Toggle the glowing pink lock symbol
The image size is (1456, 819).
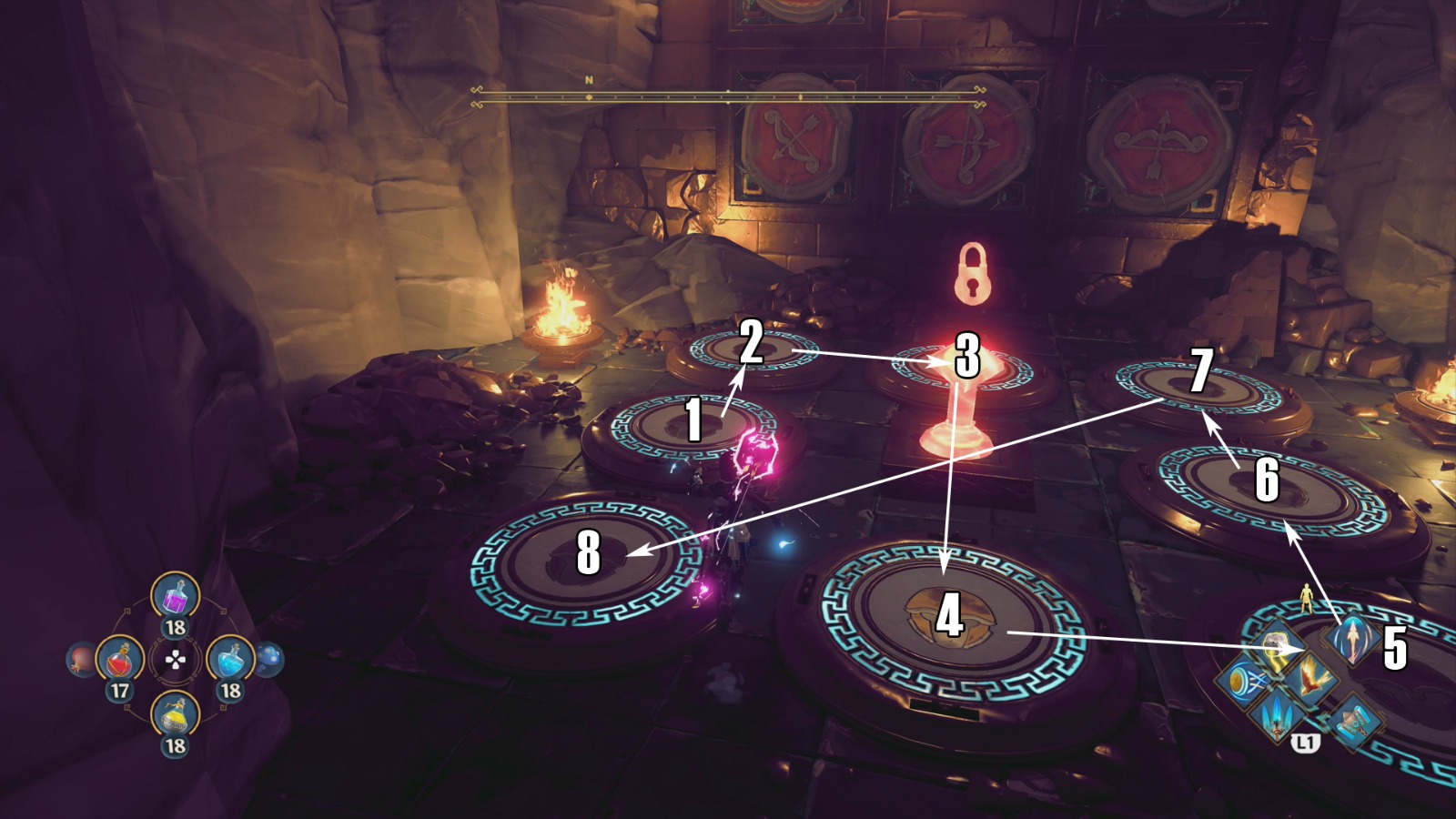[x=972, y=278]
